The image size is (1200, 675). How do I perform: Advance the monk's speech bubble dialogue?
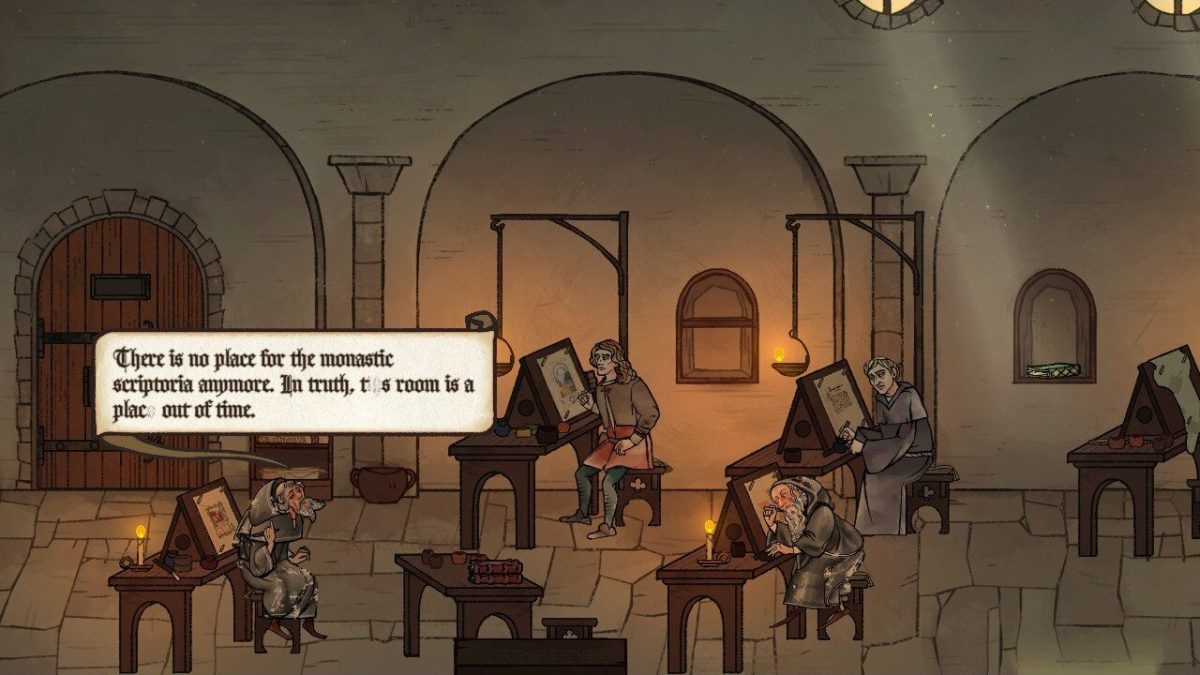[x=295, y=383]
